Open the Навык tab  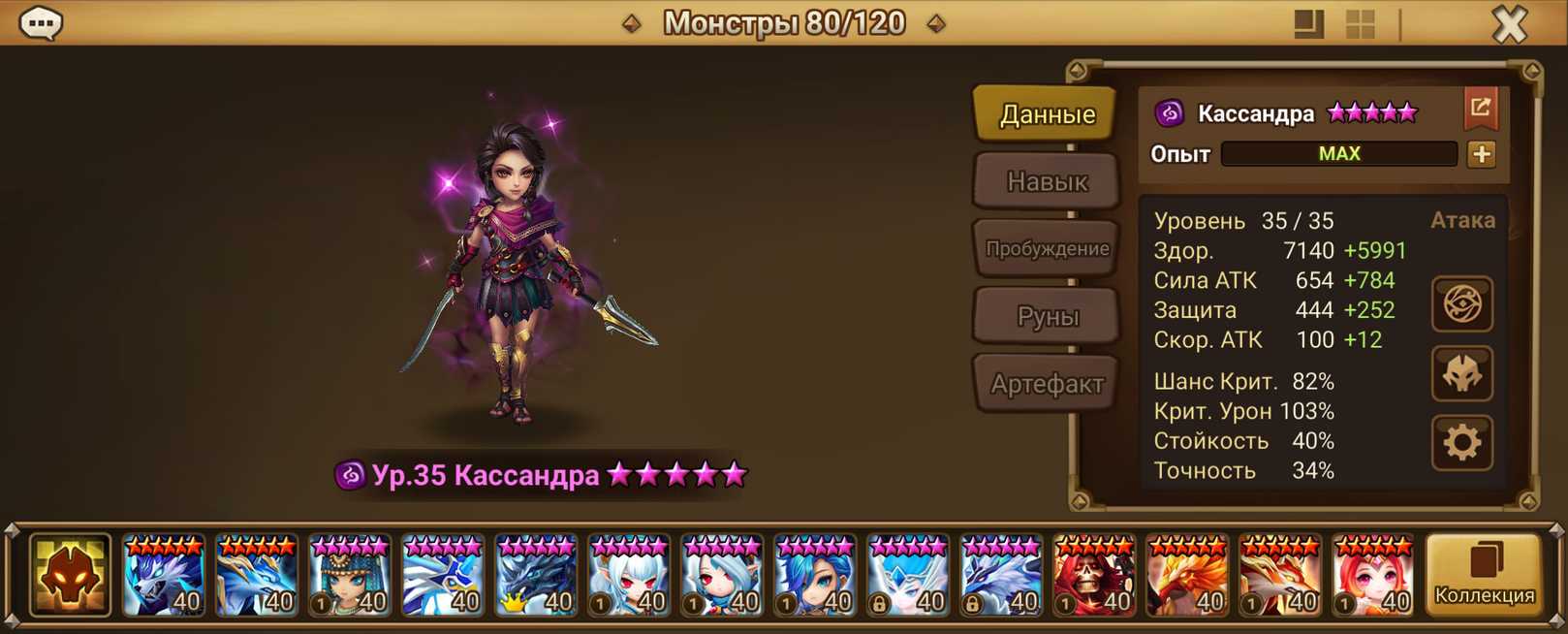tap(1046, 181)
